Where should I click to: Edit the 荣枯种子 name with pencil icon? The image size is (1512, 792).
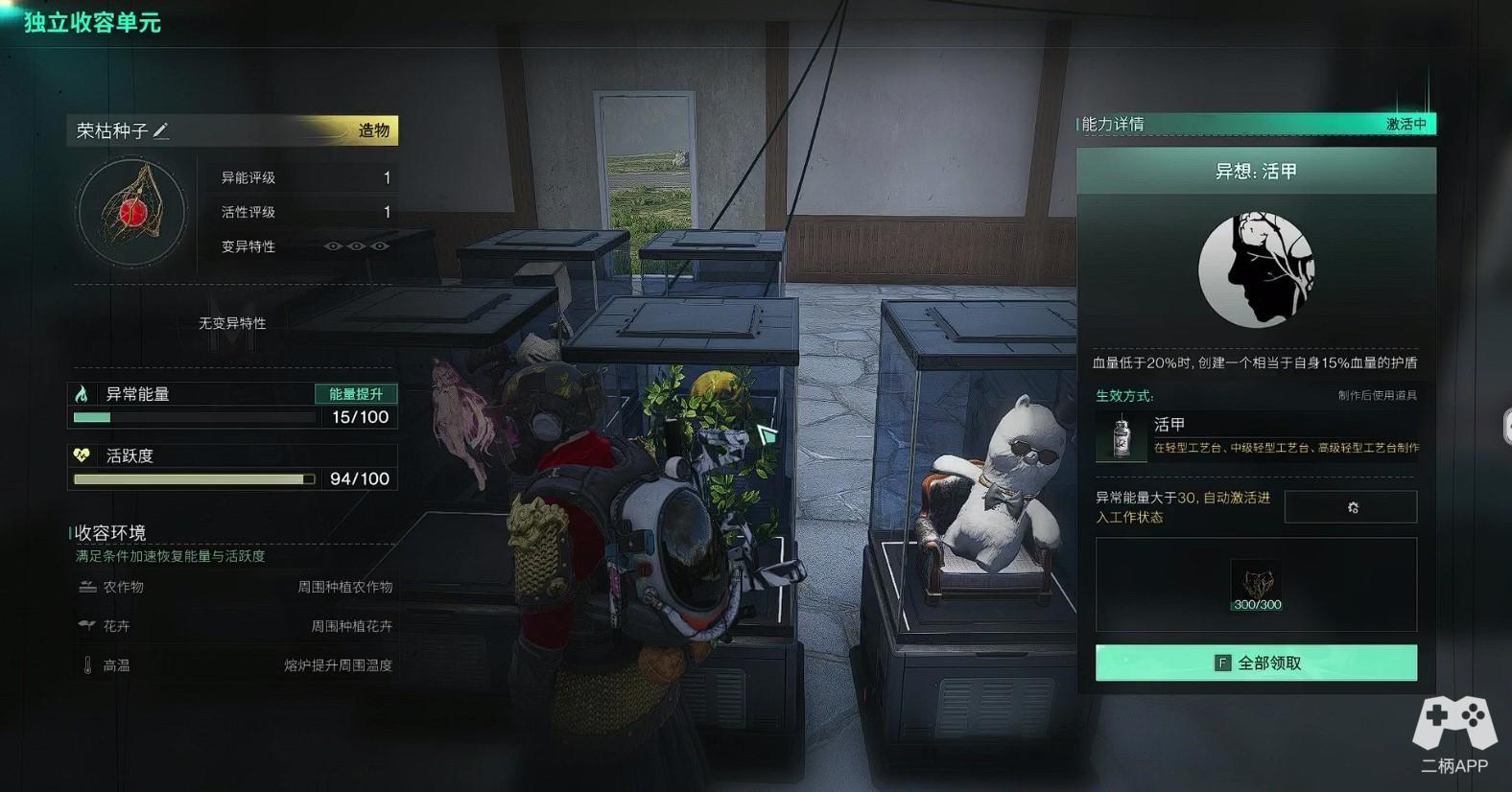[x=161, y=130]
